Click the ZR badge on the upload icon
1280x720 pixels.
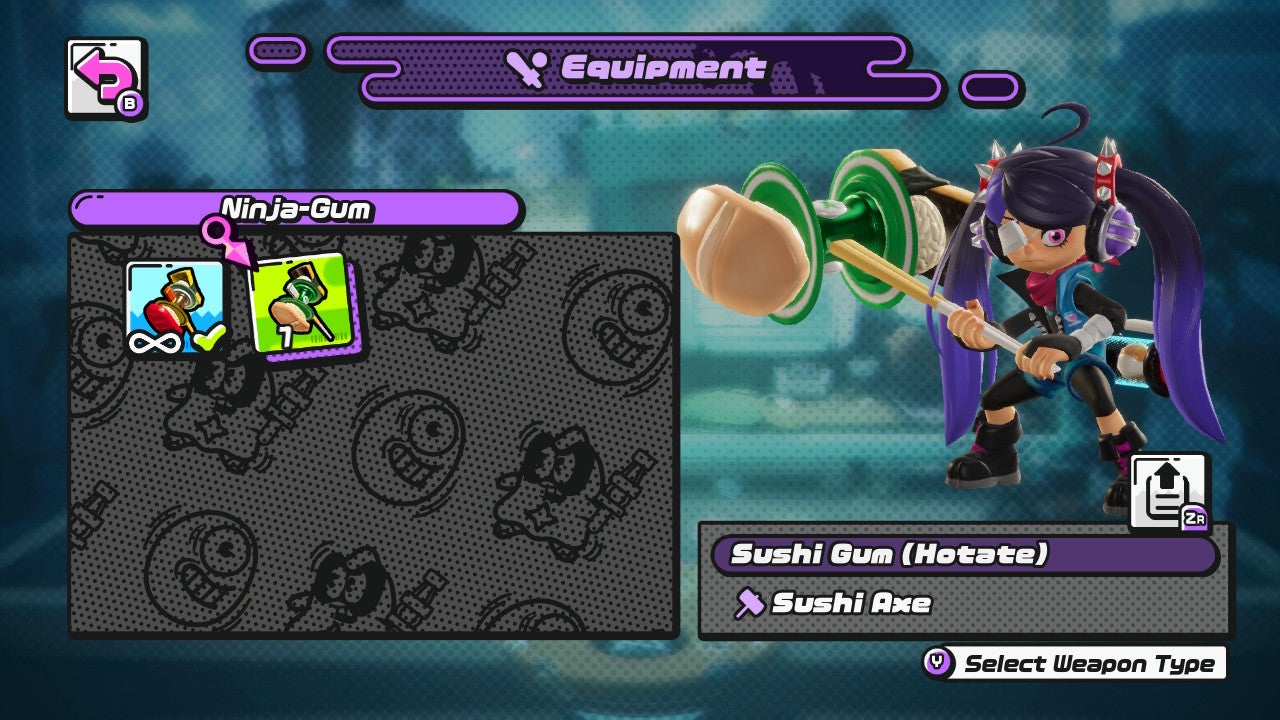point(1193,518)
